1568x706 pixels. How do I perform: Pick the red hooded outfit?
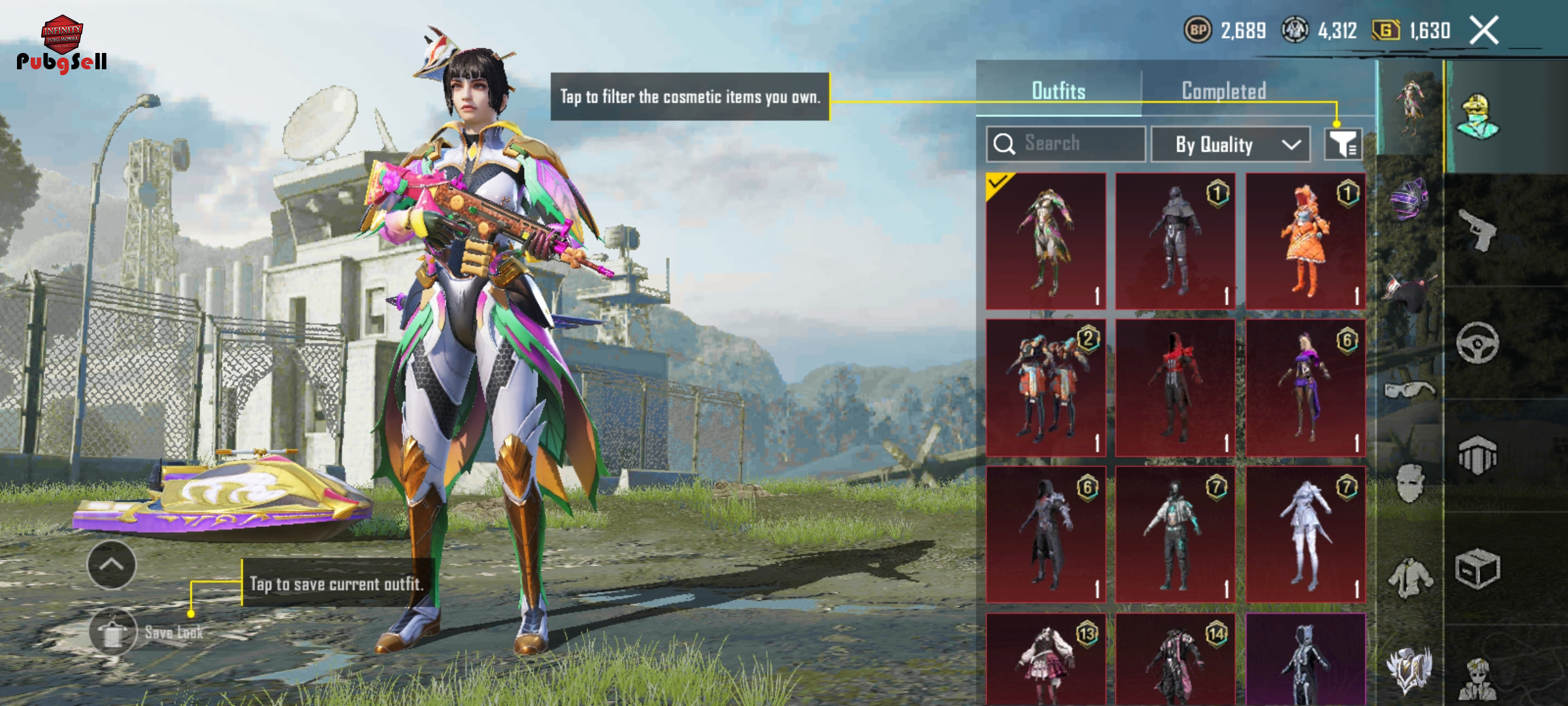click(1175, 388)
